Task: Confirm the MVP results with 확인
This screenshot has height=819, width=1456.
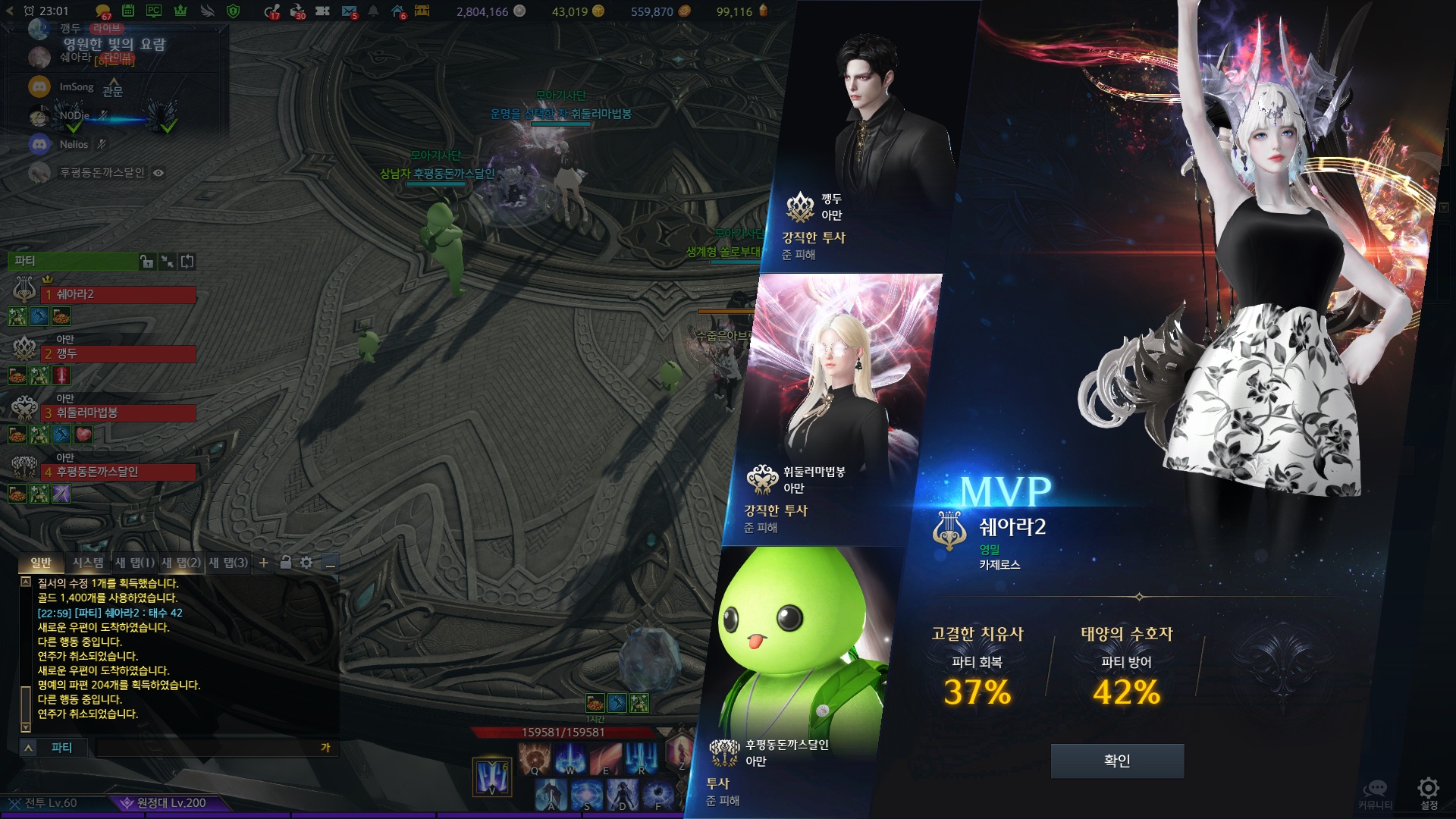Action: 1117,761
